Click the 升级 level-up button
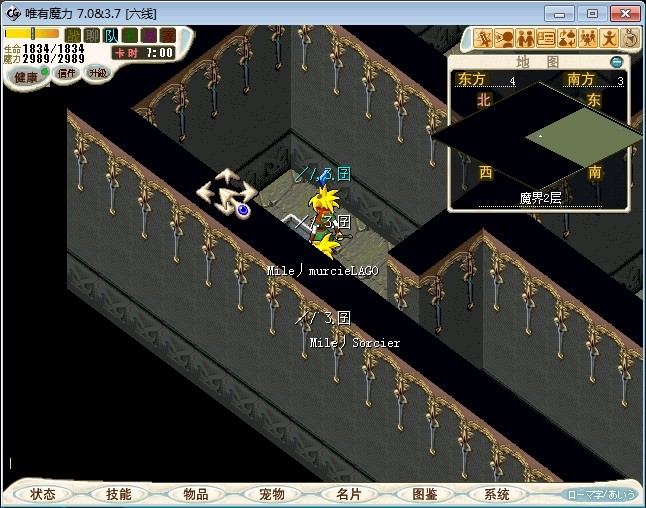646x508 pixels. (97, 73)
